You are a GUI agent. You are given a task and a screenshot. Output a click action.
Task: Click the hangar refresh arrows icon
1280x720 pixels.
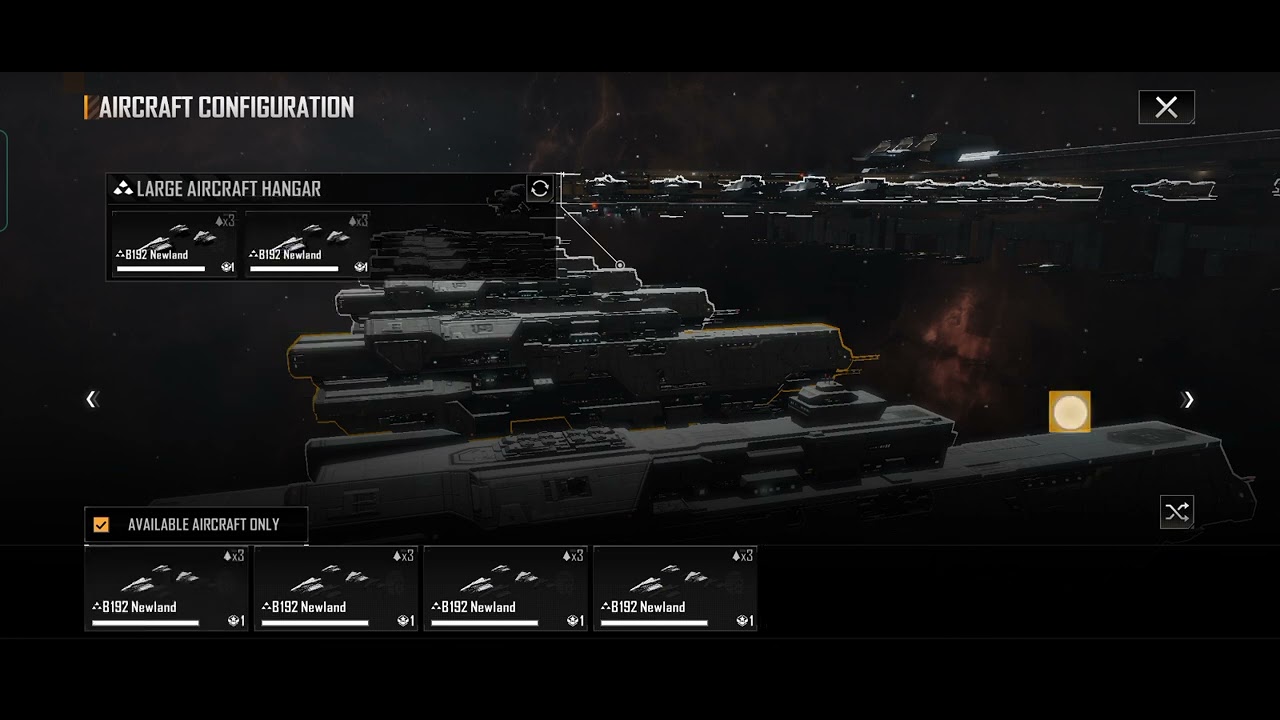[540, 188]
